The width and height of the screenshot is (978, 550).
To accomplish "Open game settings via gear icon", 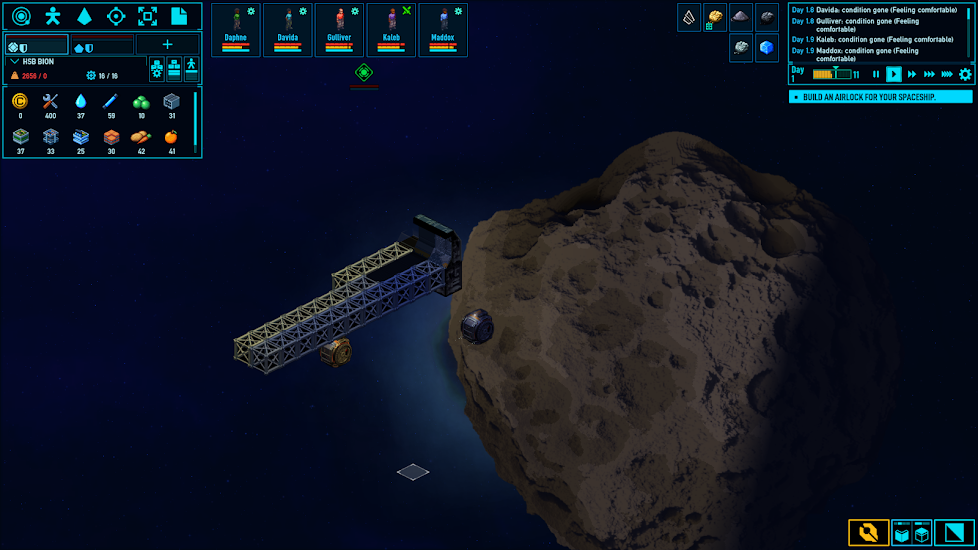I will point(965,74).
